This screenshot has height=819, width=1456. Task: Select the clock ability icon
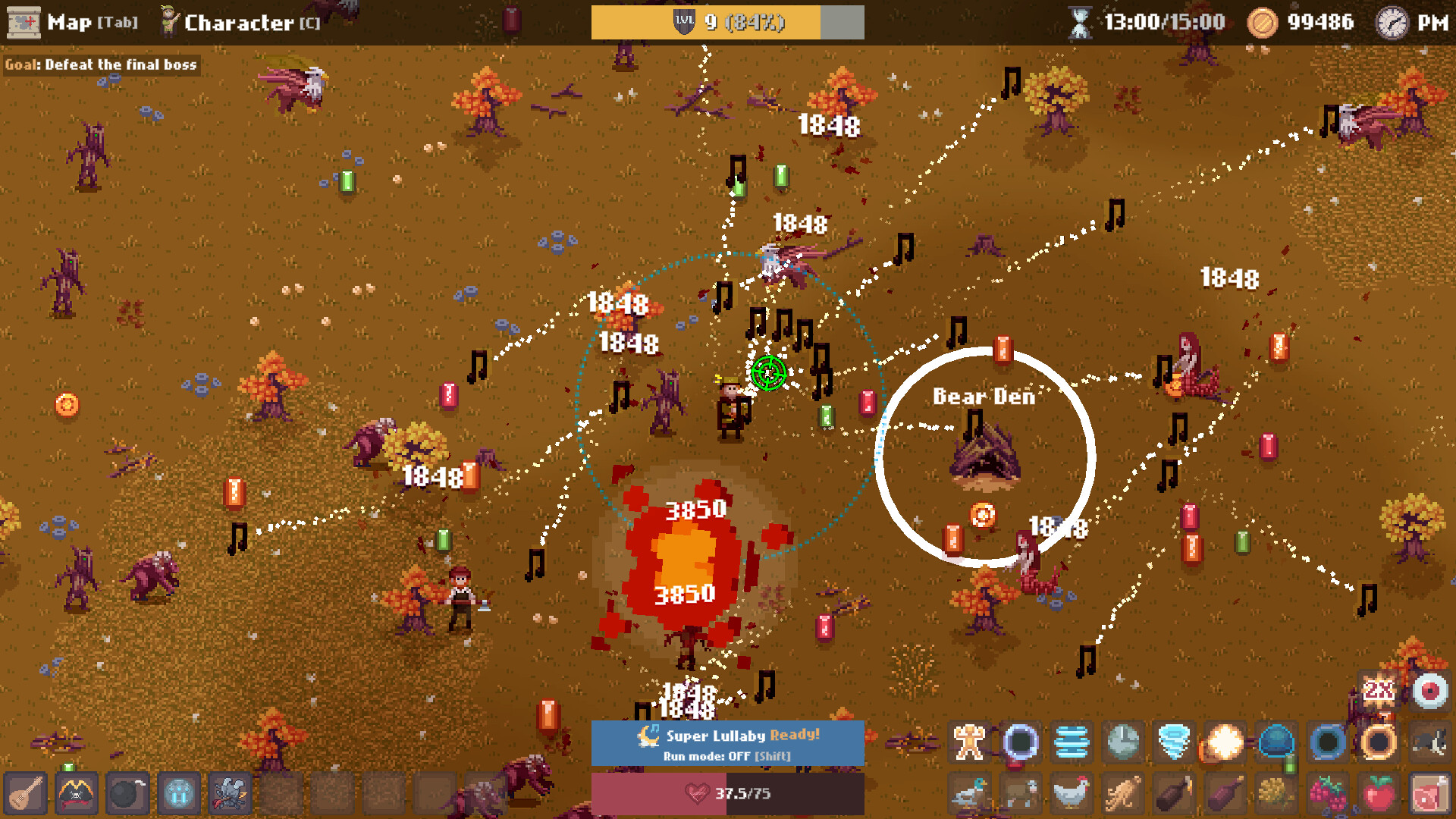[x=1122, y=743]
